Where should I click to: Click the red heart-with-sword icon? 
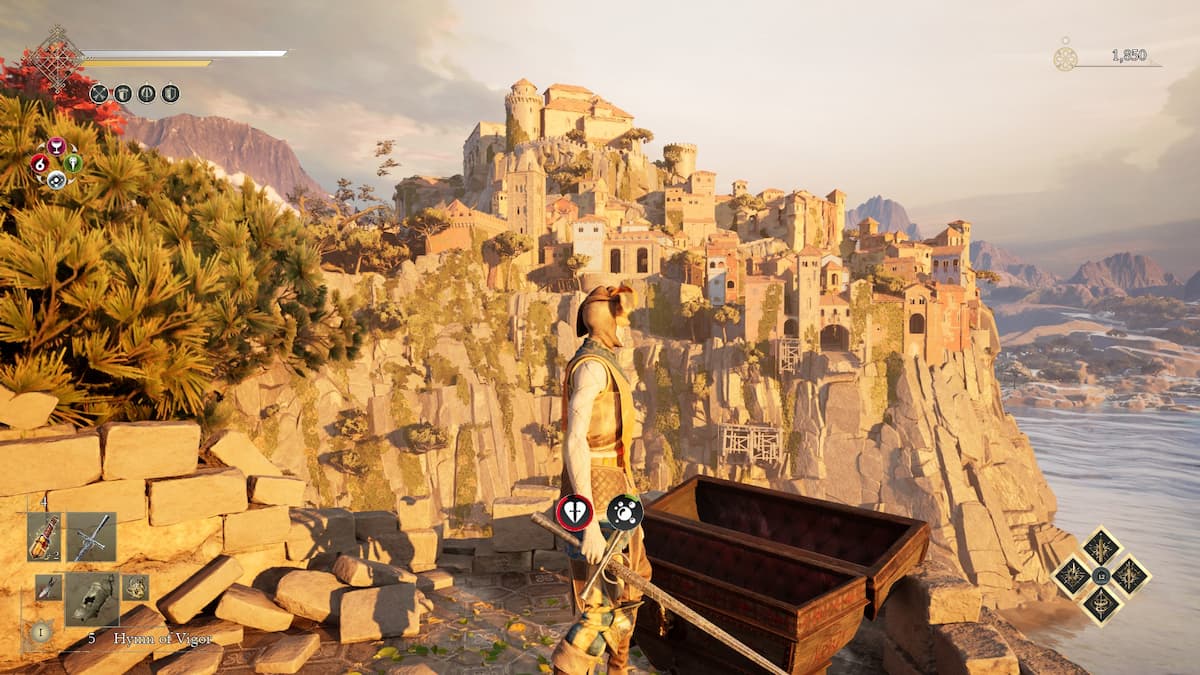click(x=574, y=512)
